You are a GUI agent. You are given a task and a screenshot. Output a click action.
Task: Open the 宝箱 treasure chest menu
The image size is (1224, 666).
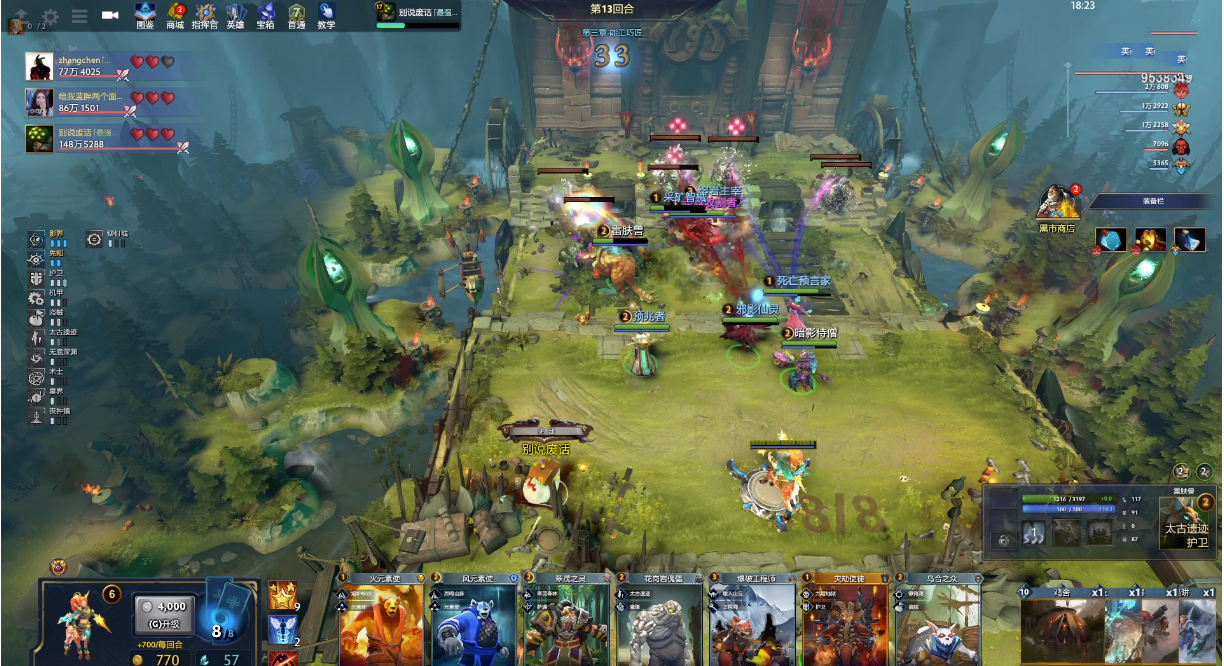point(265,15)
